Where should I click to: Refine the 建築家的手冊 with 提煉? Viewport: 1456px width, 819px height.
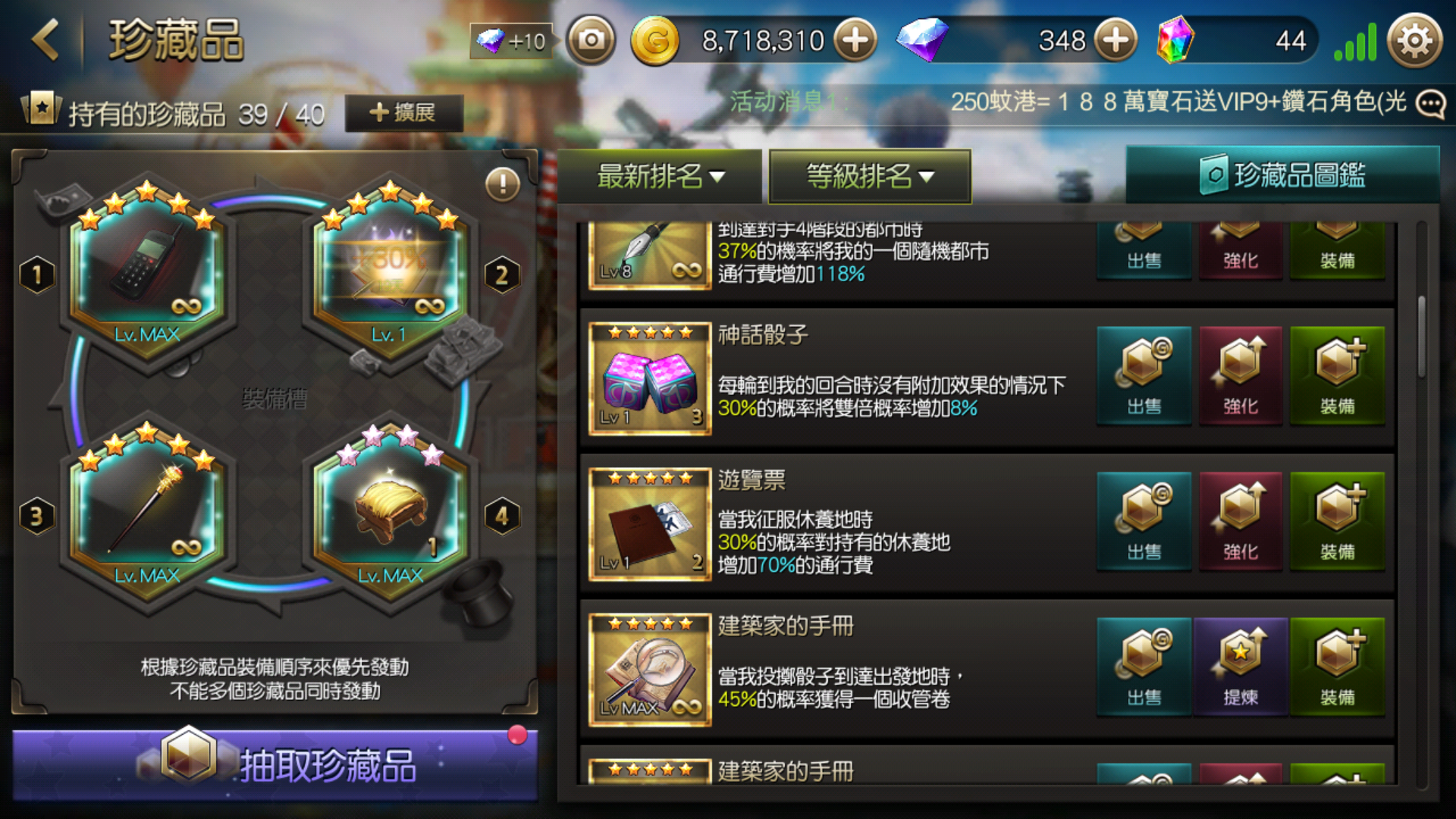point(1240,667)
